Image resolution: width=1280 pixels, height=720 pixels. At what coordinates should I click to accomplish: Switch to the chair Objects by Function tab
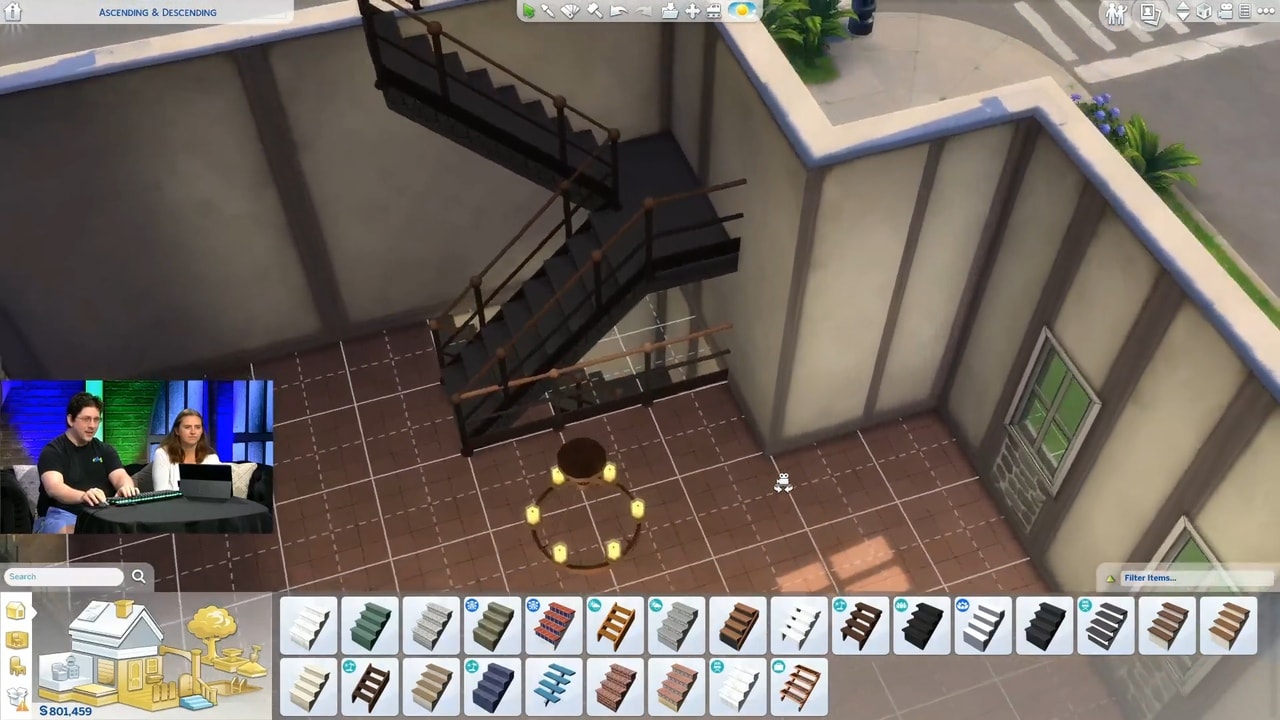point(17,667)
